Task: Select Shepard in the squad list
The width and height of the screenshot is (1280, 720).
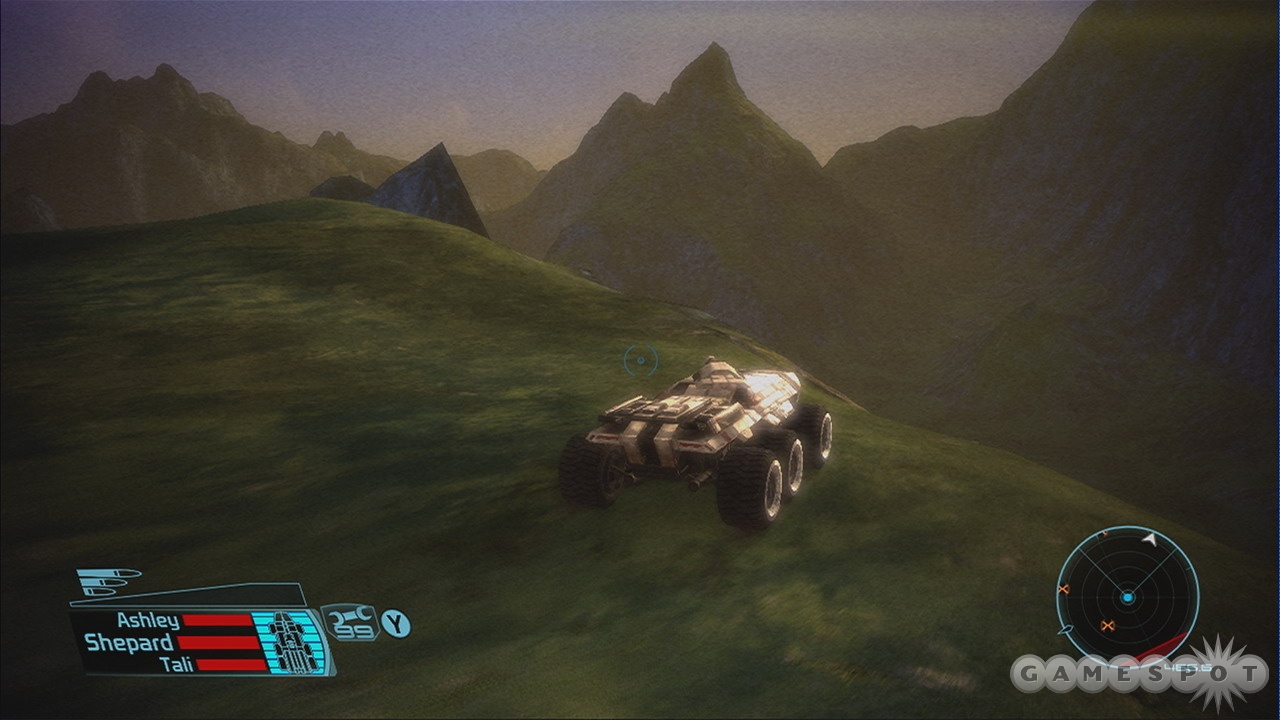Action: point(129,643)
